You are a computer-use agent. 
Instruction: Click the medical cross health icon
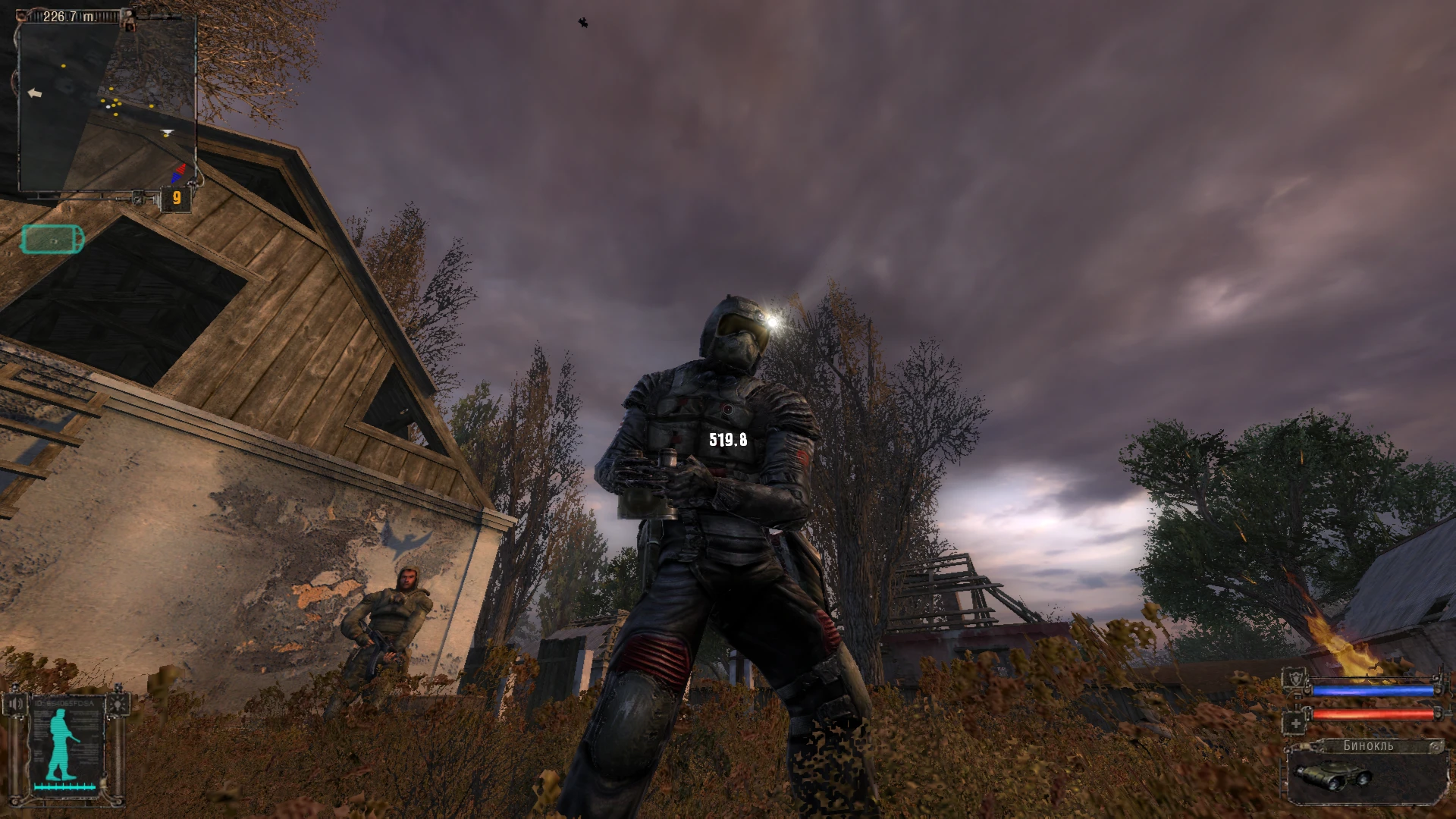point(1295,724)
